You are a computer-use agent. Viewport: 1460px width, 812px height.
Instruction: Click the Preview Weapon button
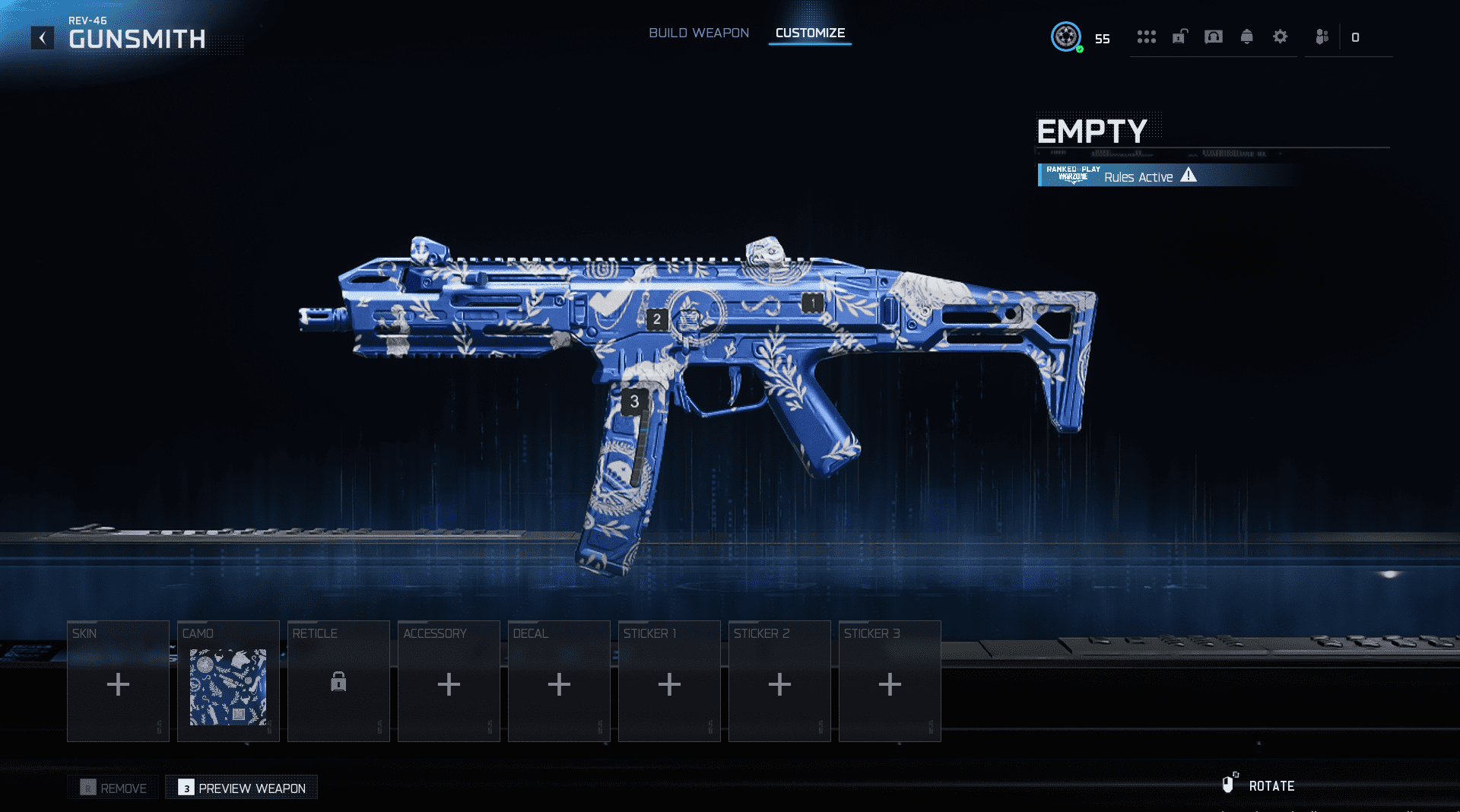[242, 788]
